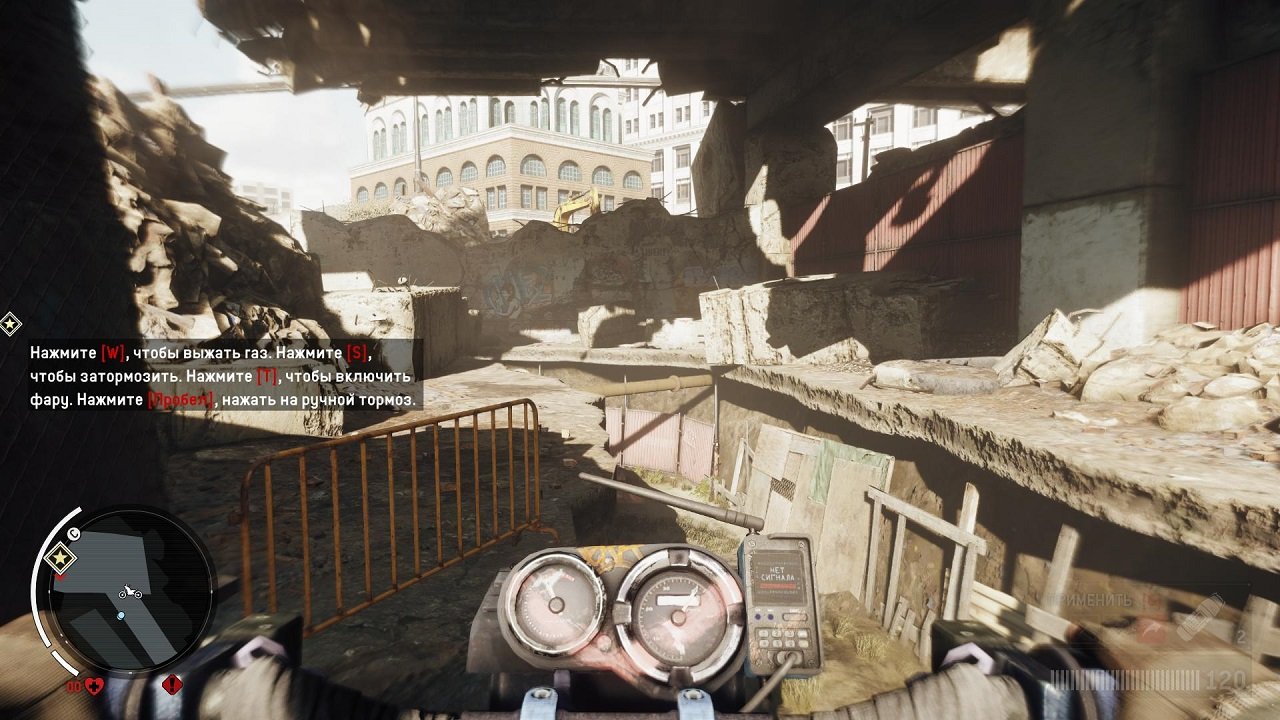Viewport: 1280px width, 720px height.
Task: Click the НЕТ СИГНАЛА screen on the phone
Action: 780,574
